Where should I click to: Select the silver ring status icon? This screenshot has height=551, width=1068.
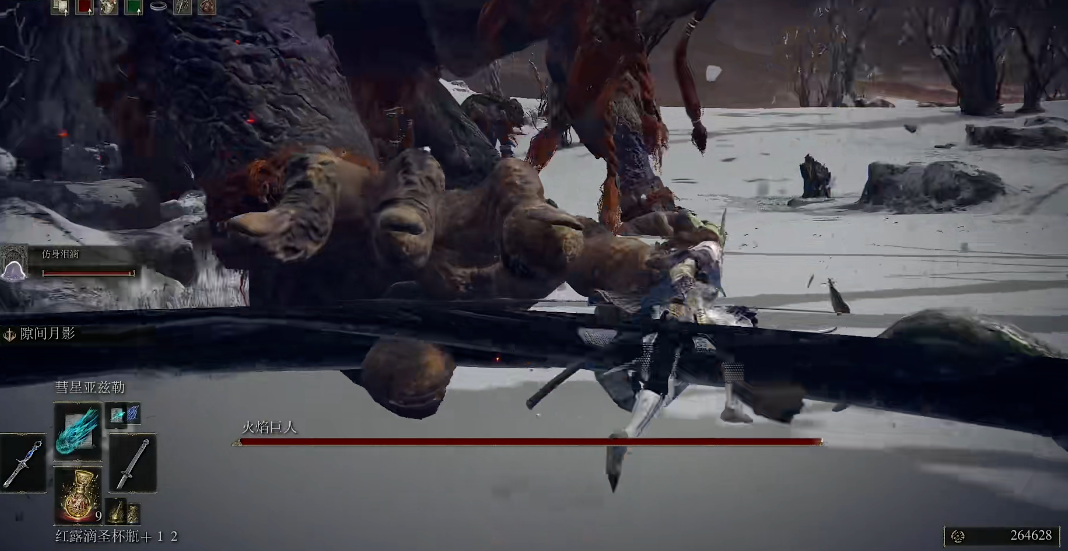158,7
